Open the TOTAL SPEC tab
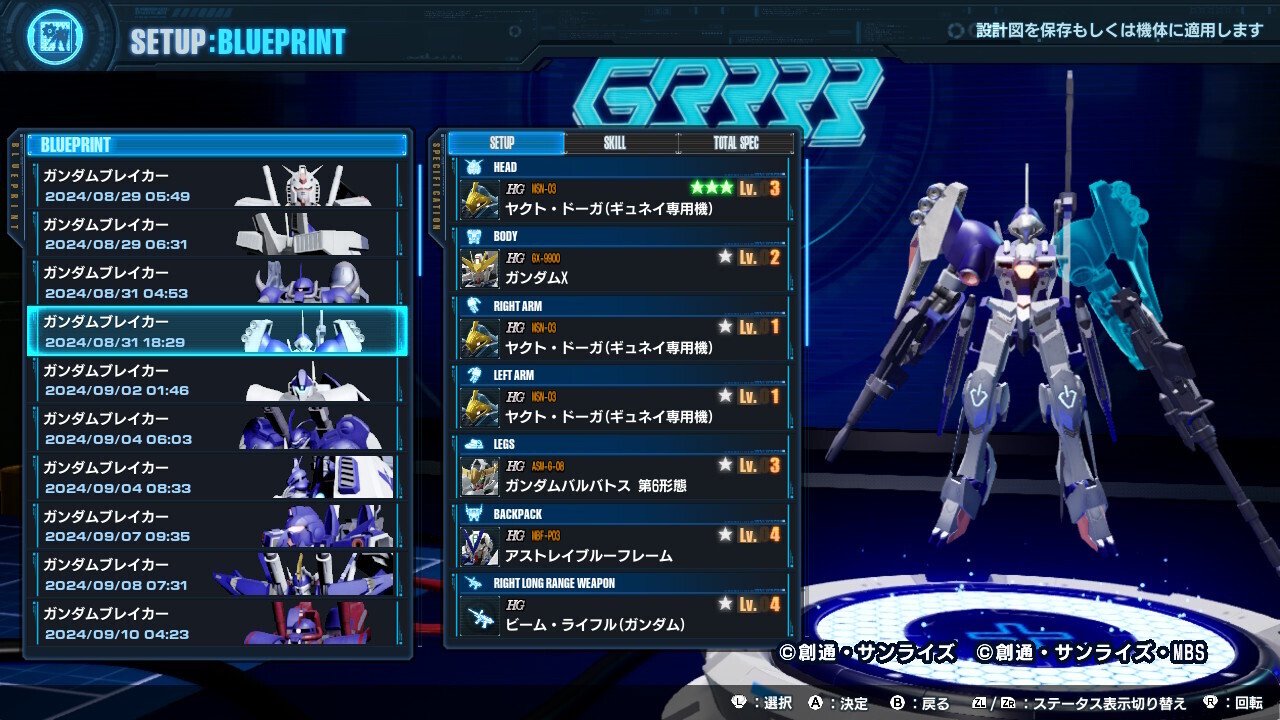Screen dimensions: 1280x720 click(x=736, y=143)
